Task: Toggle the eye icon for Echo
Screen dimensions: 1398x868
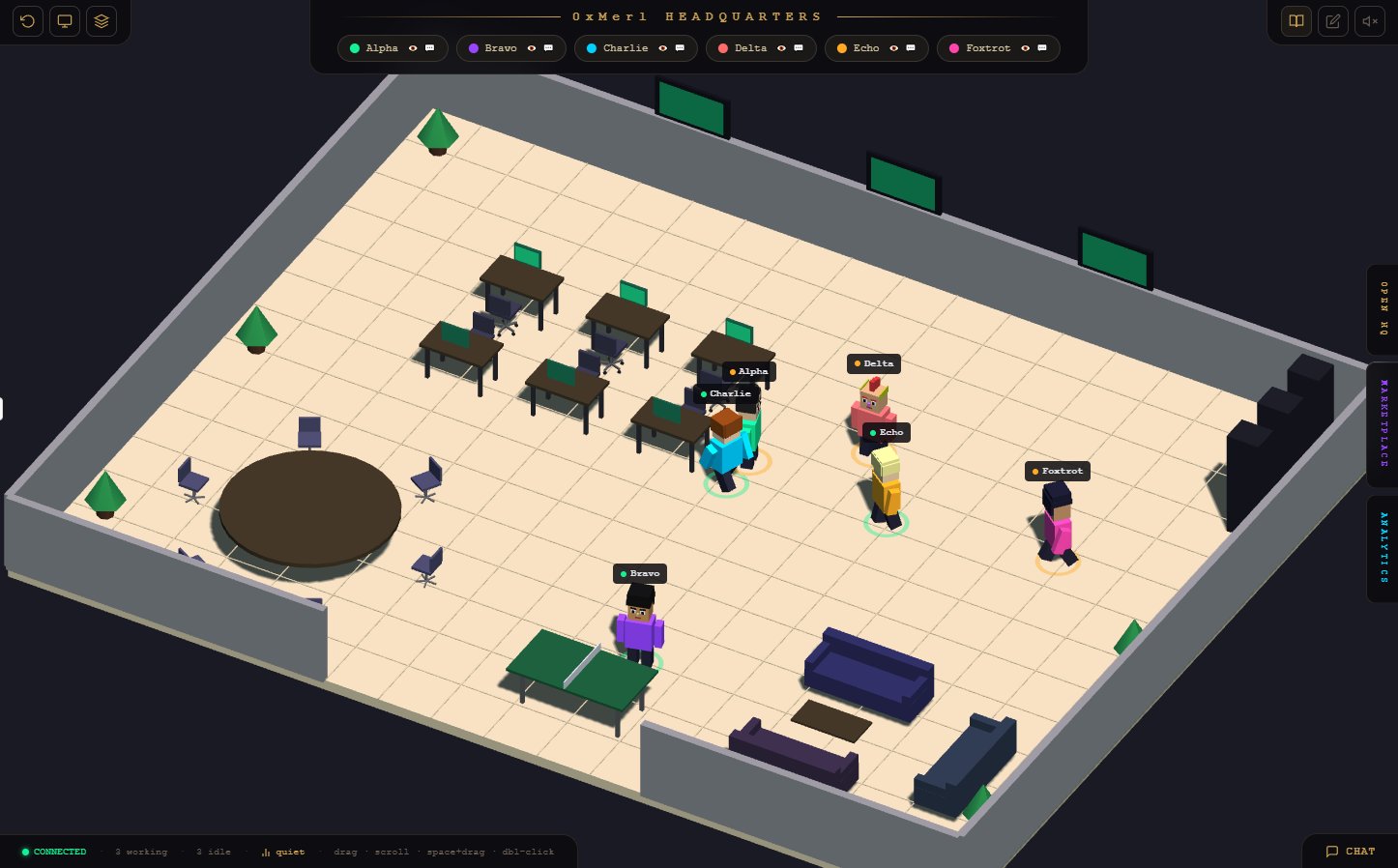Action: tap(894, 48)
